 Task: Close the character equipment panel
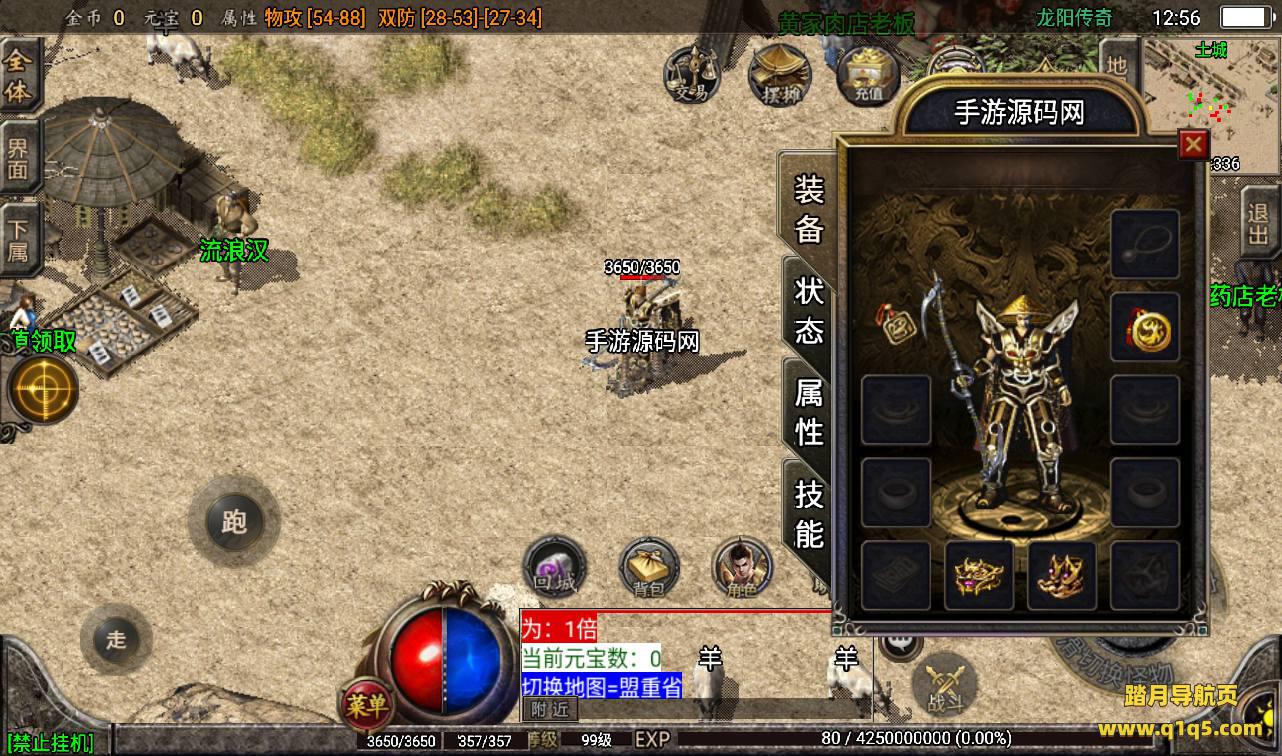(x=1193, y=145)
